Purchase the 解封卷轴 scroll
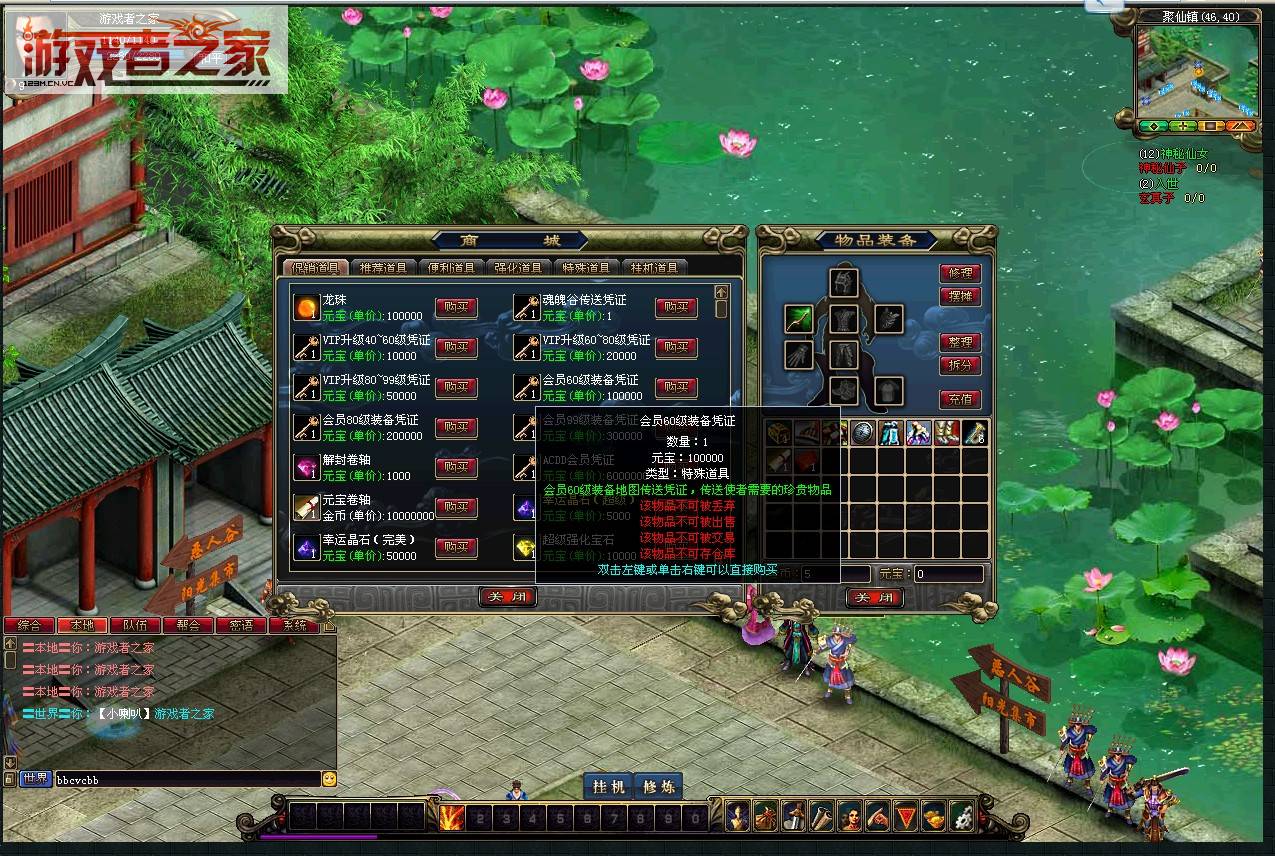The image size is (1275, 856). [x=456, y=467]
